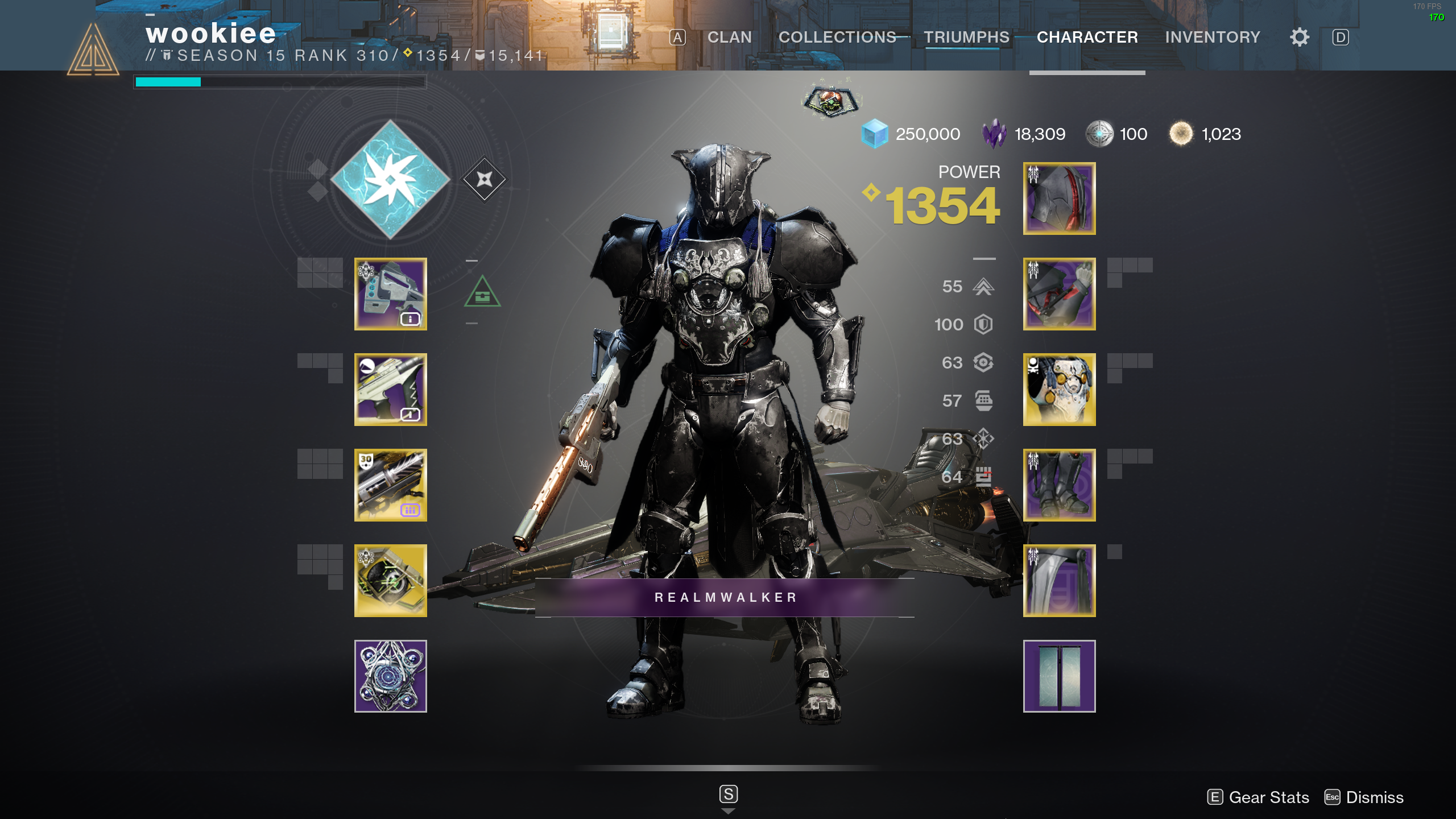Open the seasonal artifact slot
This screenshot has height=819, width=1456.
(x=391, y=676)
